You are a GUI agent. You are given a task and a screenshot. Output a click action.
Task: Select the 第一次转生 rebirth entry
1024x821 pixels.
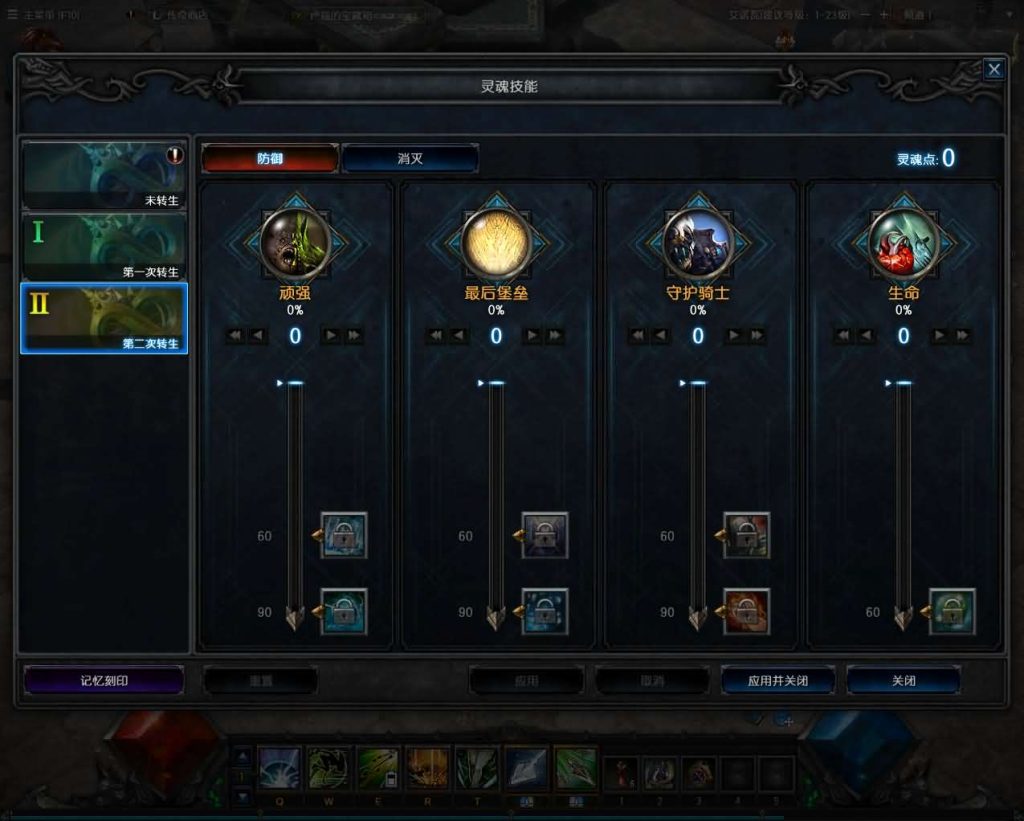click(x=104, y=247)
